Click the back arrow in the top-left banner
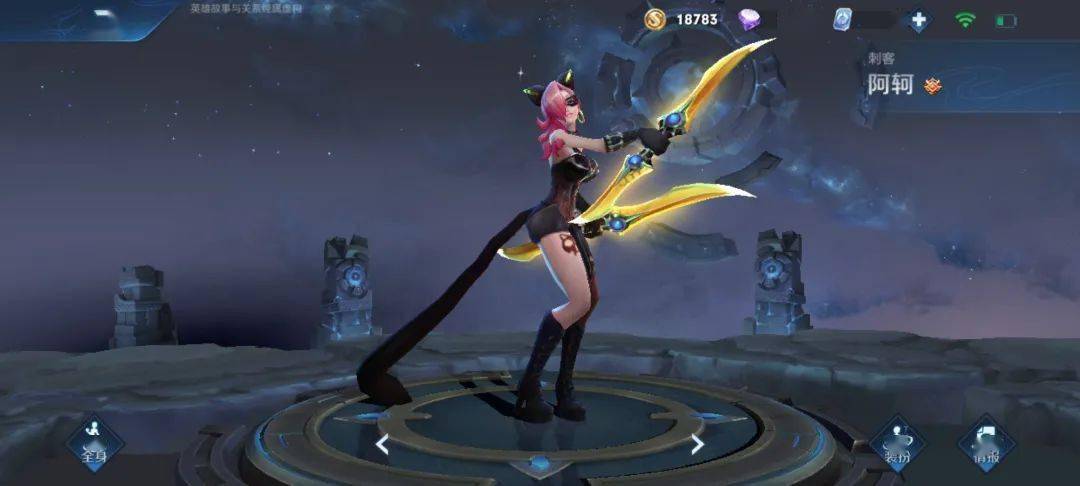 pos(104,15)
